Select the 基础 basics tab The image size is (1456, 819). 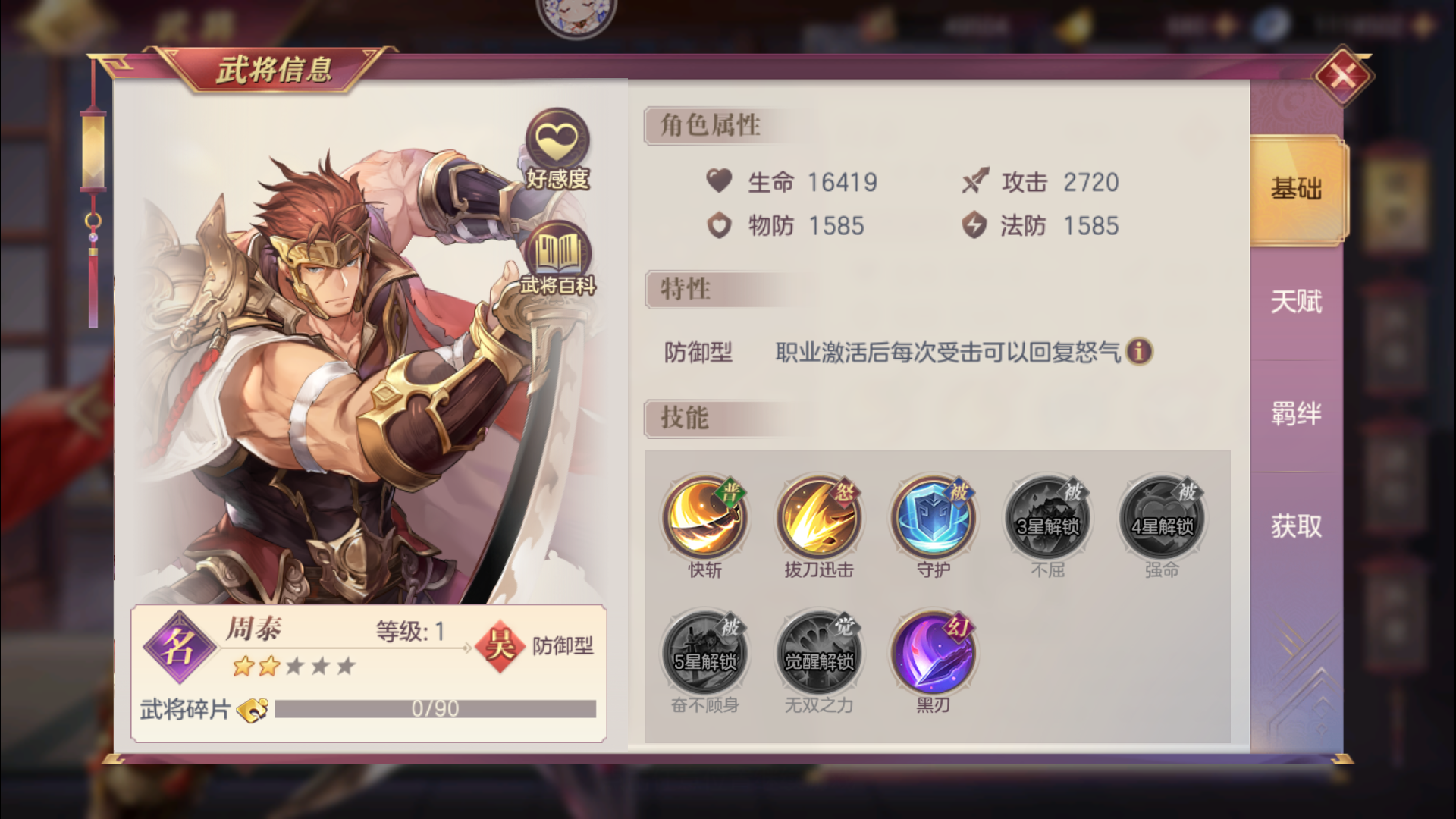click(x=1294, y=190)
